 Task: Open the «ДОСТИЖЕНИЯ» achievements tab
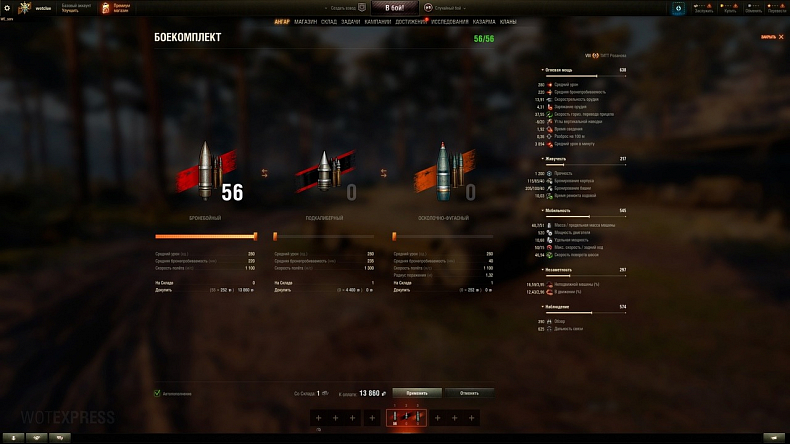click(x=410, y=20)
